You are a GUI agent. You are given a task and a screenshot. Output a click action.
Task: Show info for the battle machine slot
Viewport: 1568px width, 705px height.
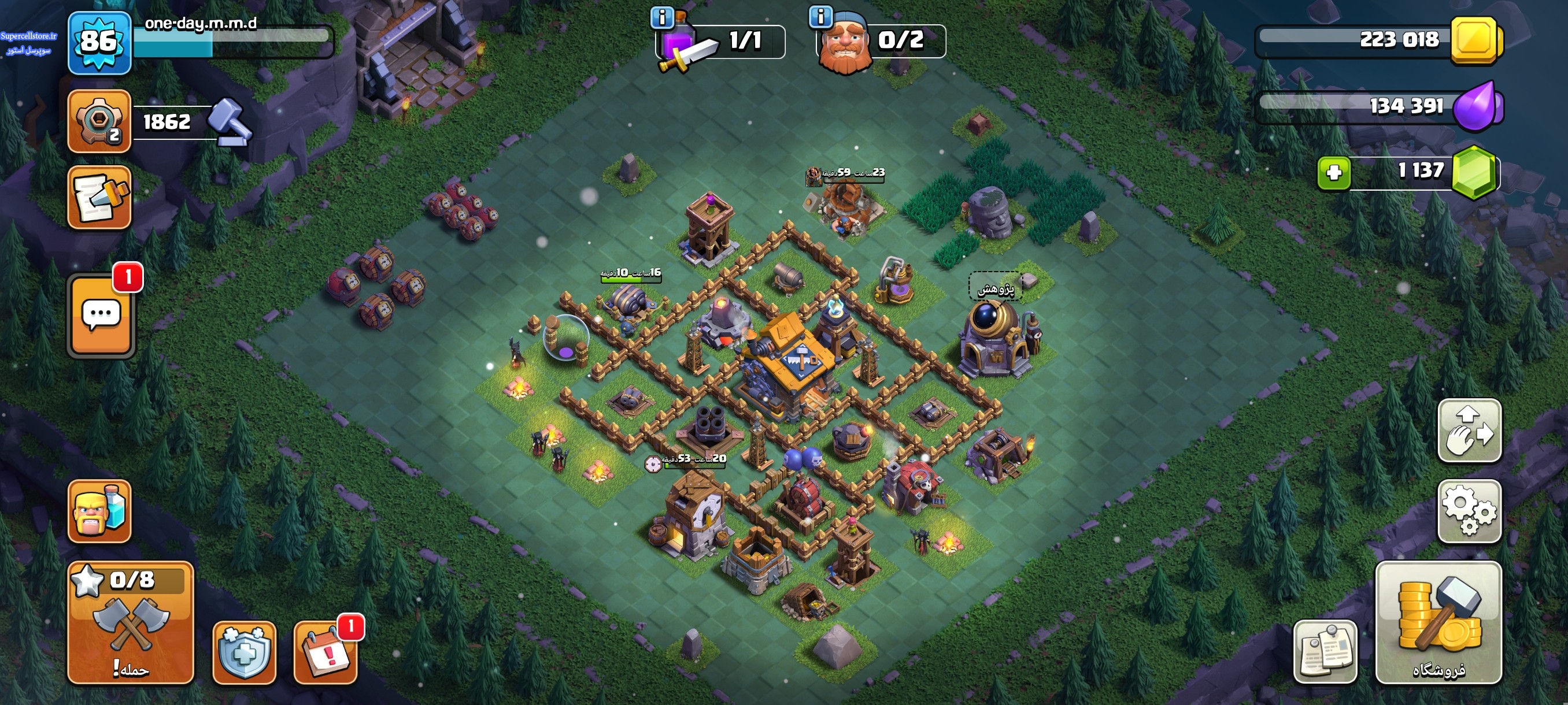[662, 18]
